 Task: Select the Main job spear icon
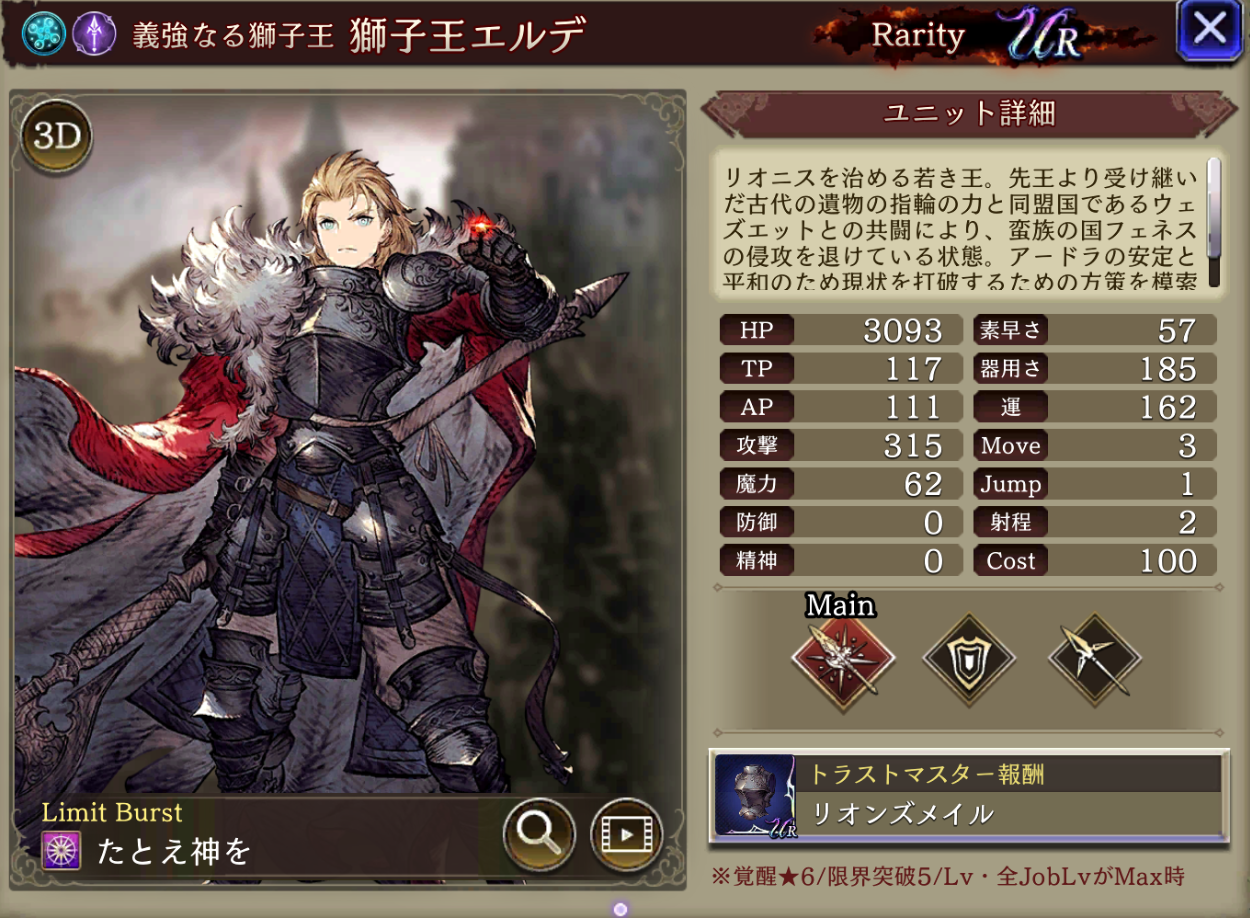pos(842,657)
